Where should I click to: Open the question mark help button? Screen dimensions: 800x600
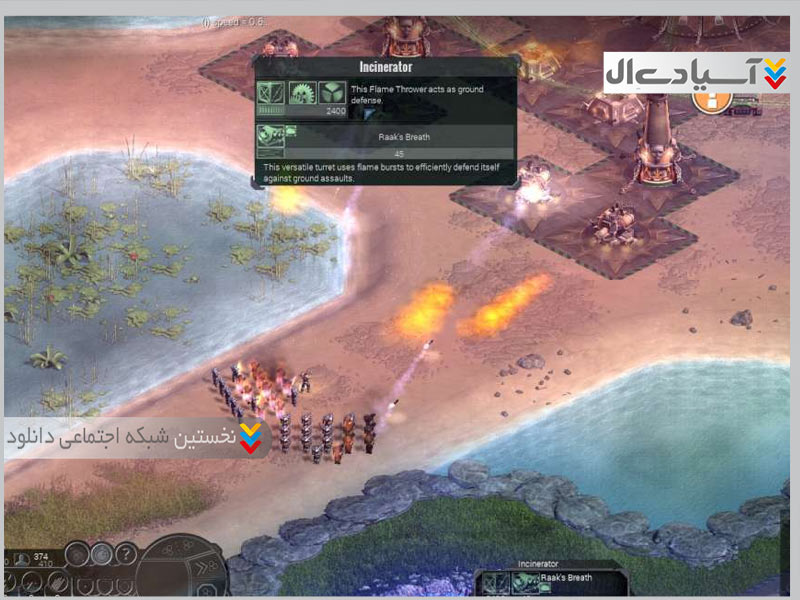pos(126,555)
